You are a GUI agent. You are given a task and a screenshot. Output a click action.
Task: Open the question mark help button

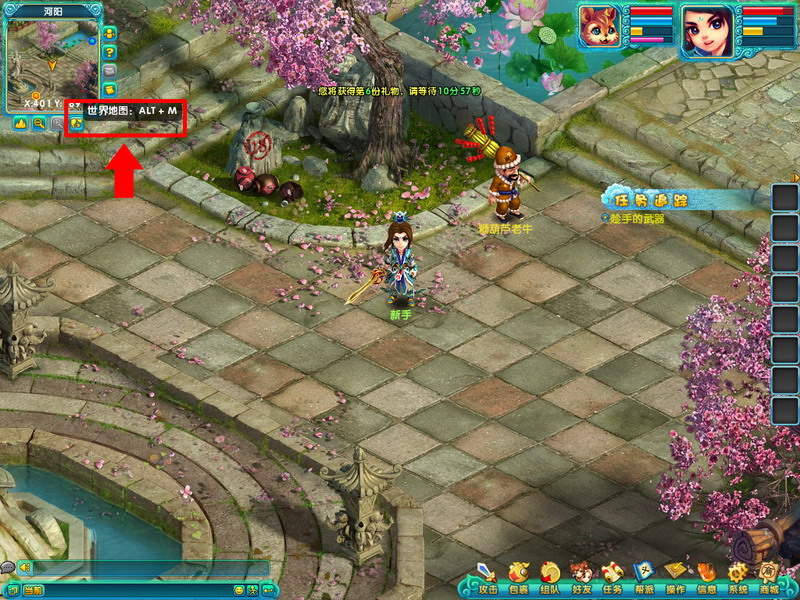(110, 51)
